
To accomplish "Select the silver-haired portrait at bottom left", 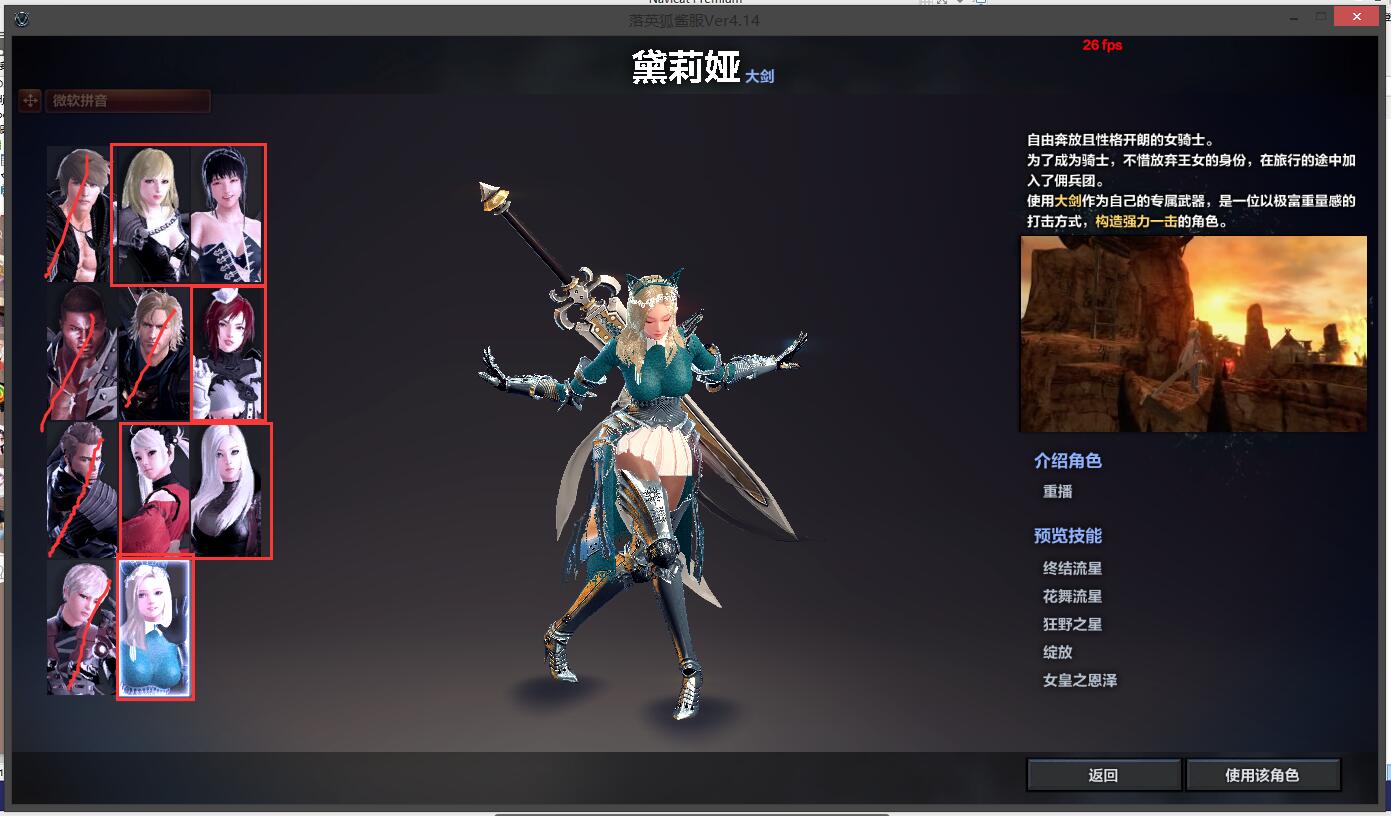I will [x=78, y=628].
